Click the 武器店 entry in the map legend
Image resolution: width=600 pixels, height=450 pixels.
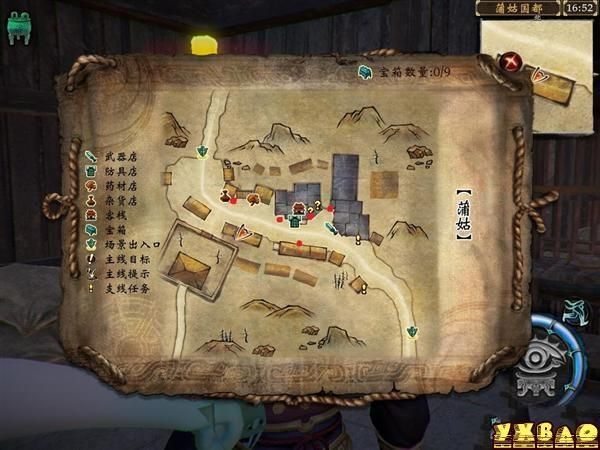[x=119, y=157]
